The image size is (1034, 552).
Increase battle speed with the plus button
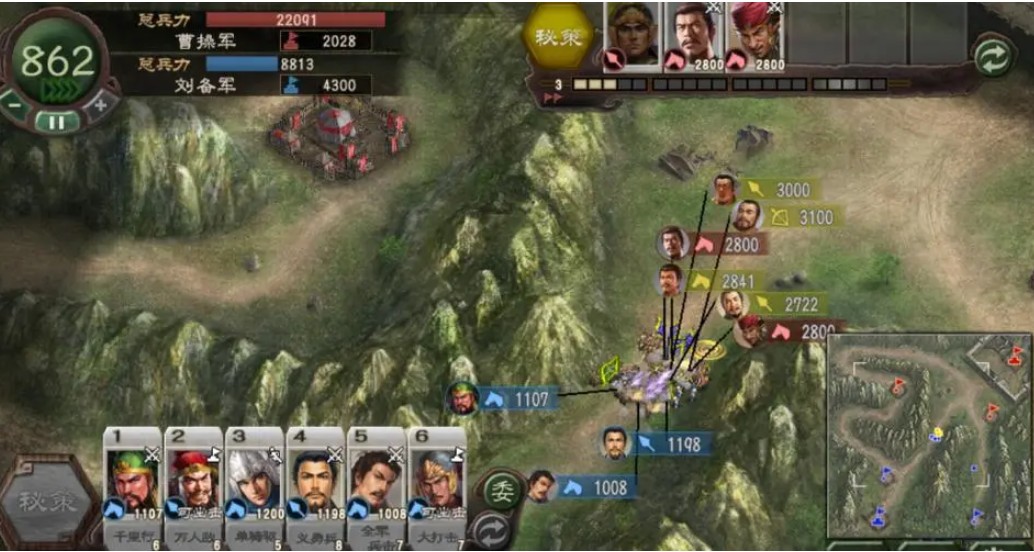100,103
